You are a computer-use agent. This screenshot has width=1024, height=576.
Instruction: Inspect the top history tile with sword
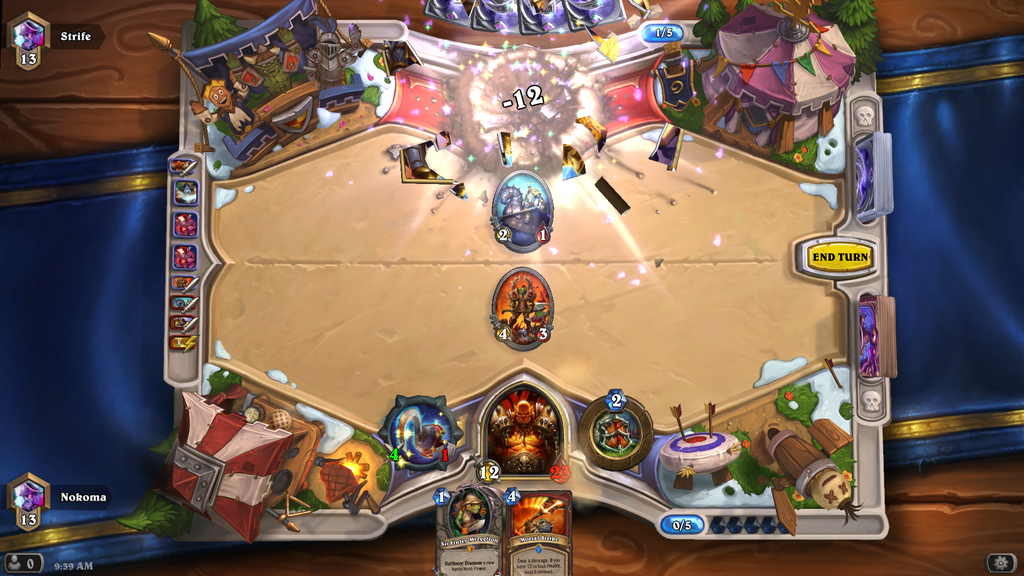pyautogui.click(x=184, y=166)
